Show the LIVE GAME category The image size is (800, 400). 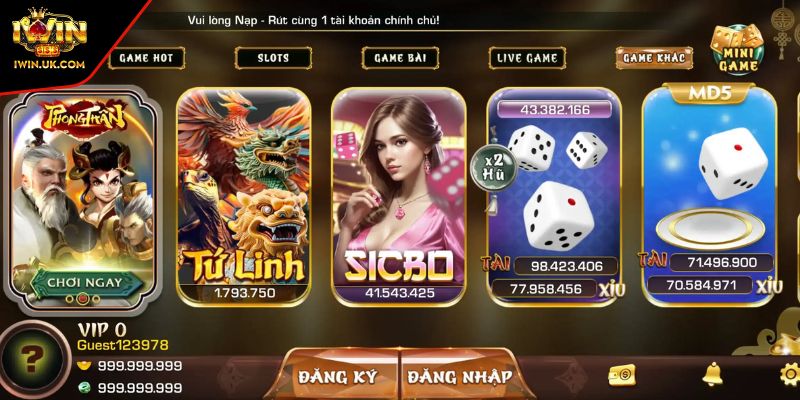coord(527,58)
